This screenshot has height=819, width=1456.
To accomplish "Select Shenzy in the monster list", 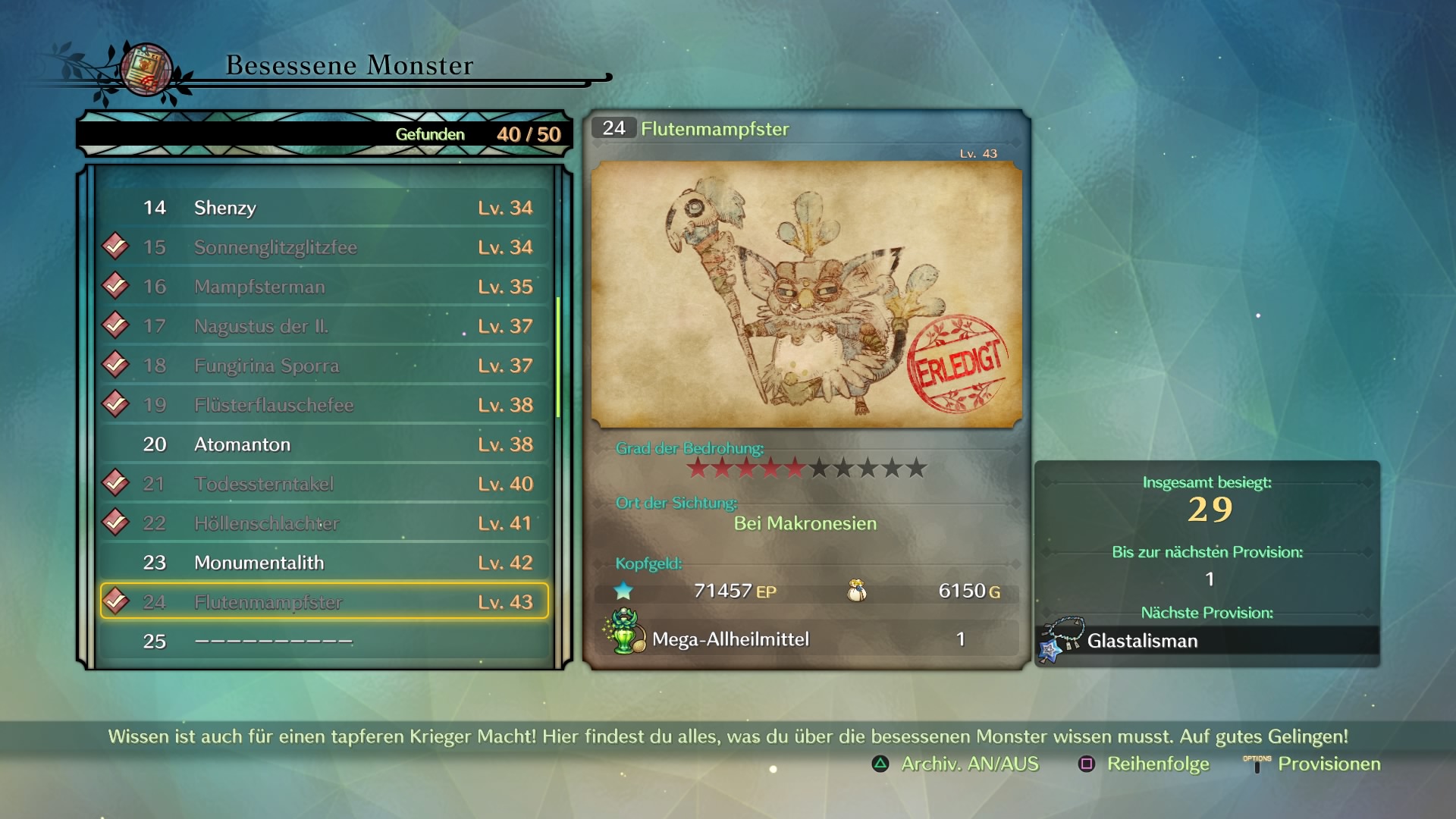I will (325, 208).
